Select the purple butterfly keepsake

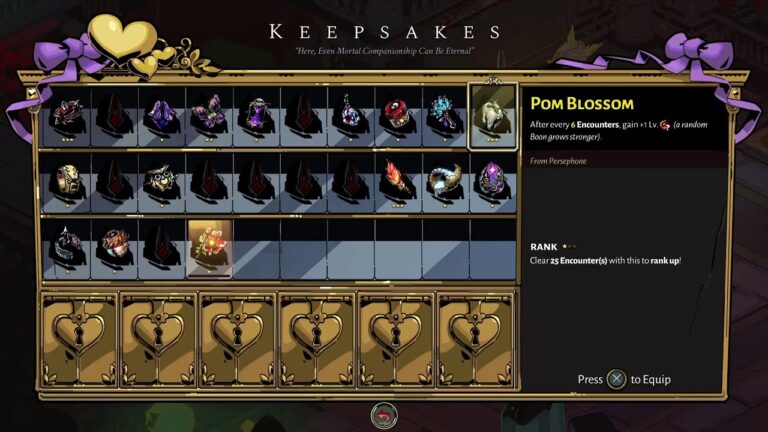(x=211, y=115)
